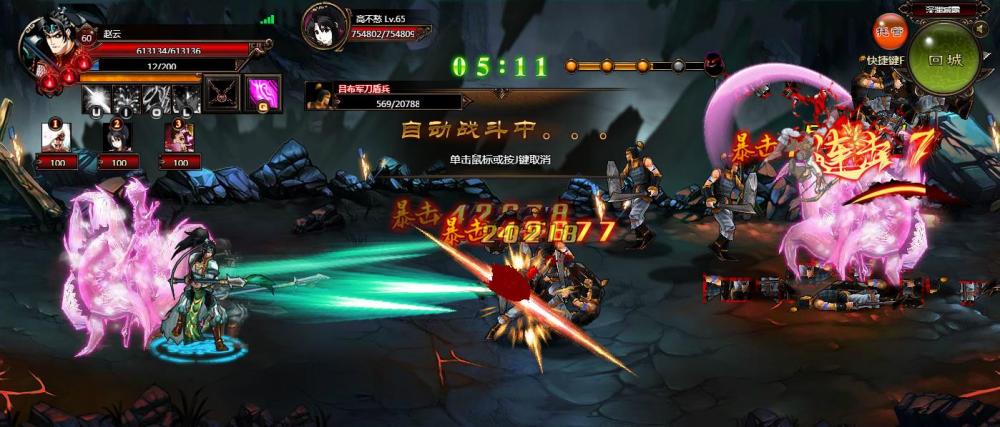The height and width of the screenshot is (427, 1000).
Task: Click the green 回城 return-to-town orb
Action: click(x=944, y=60)
